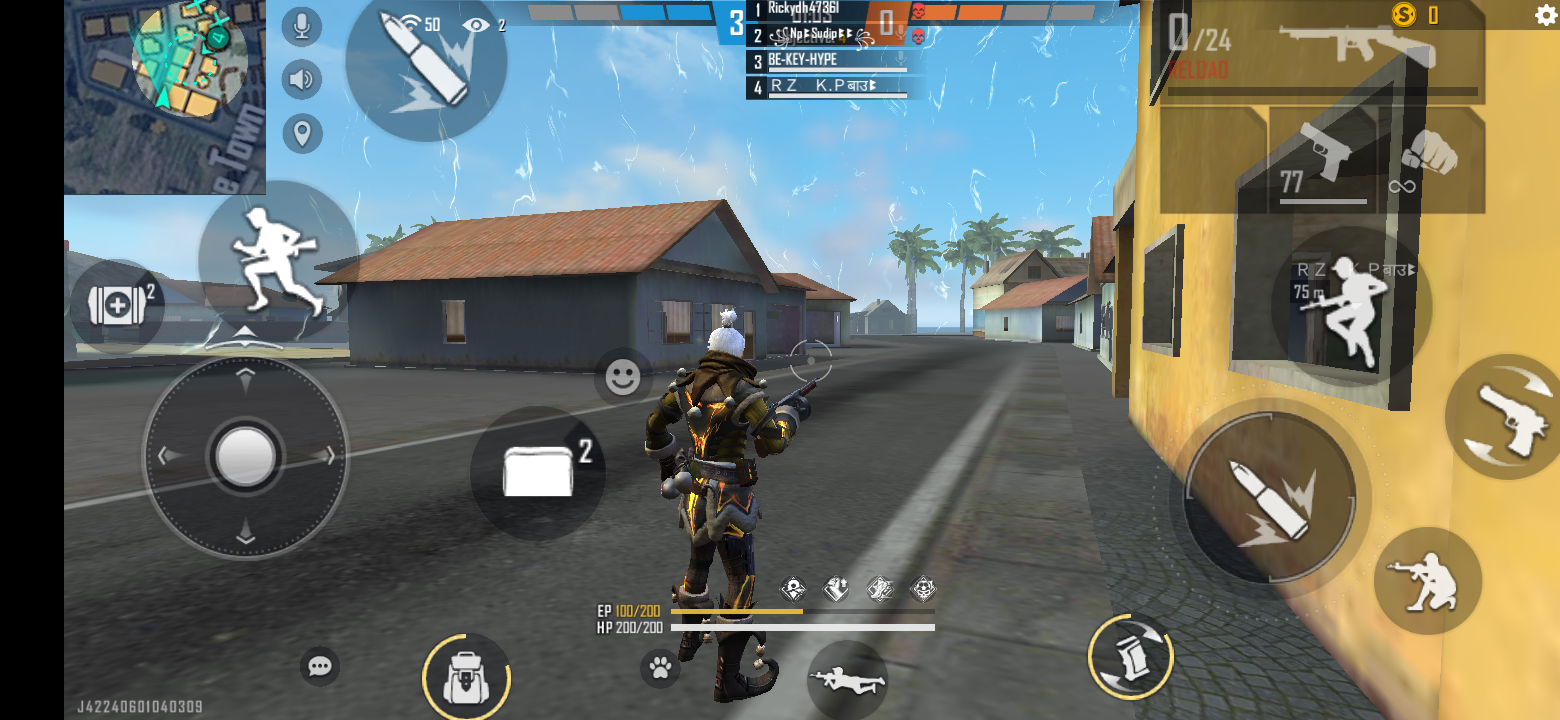Select the pistol slot with 77 ammo
This screenshot has height=720, width=1560.
tap(1323, 160)
